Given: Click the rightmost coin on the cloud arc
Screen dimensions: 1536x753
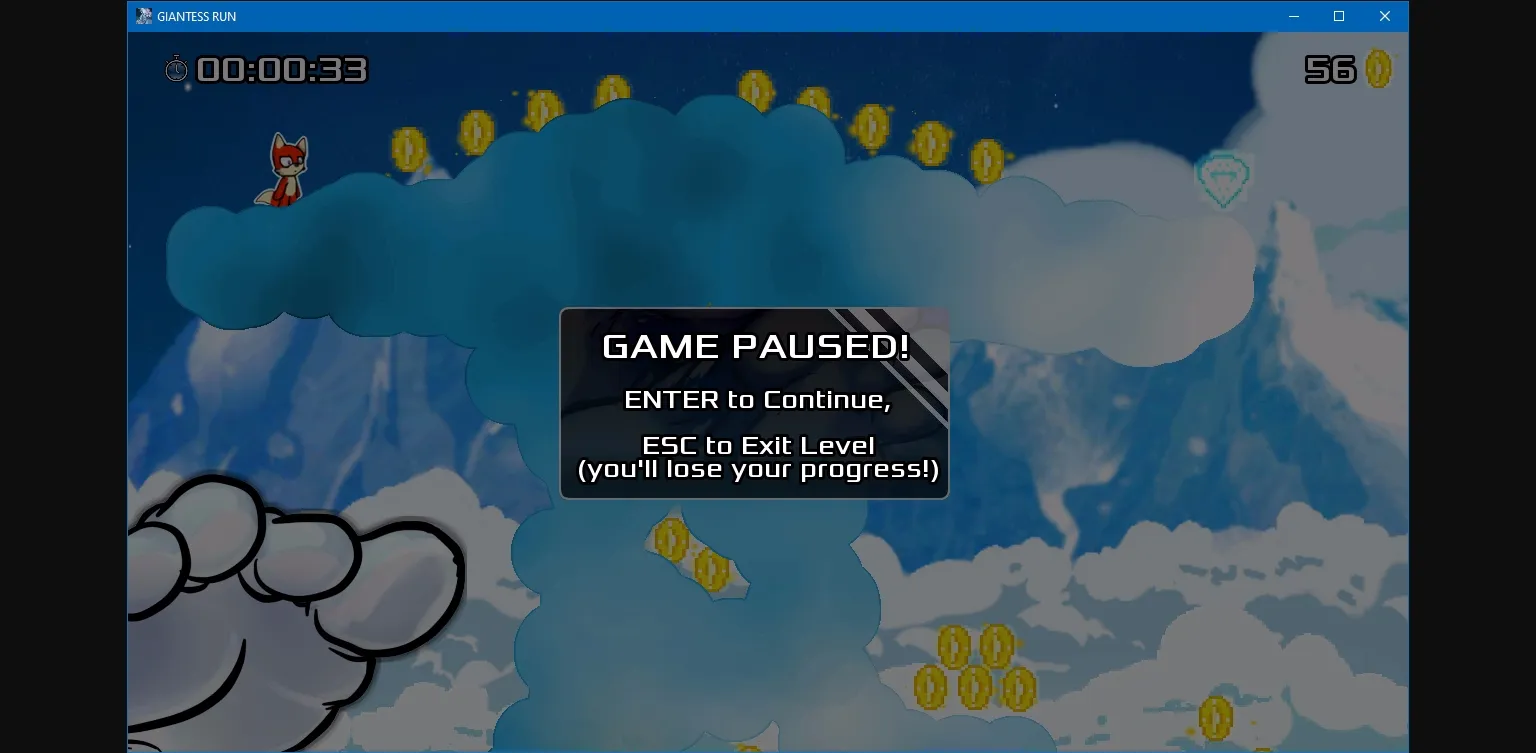Looking at the screenshot, I should (x=988, y=158).
